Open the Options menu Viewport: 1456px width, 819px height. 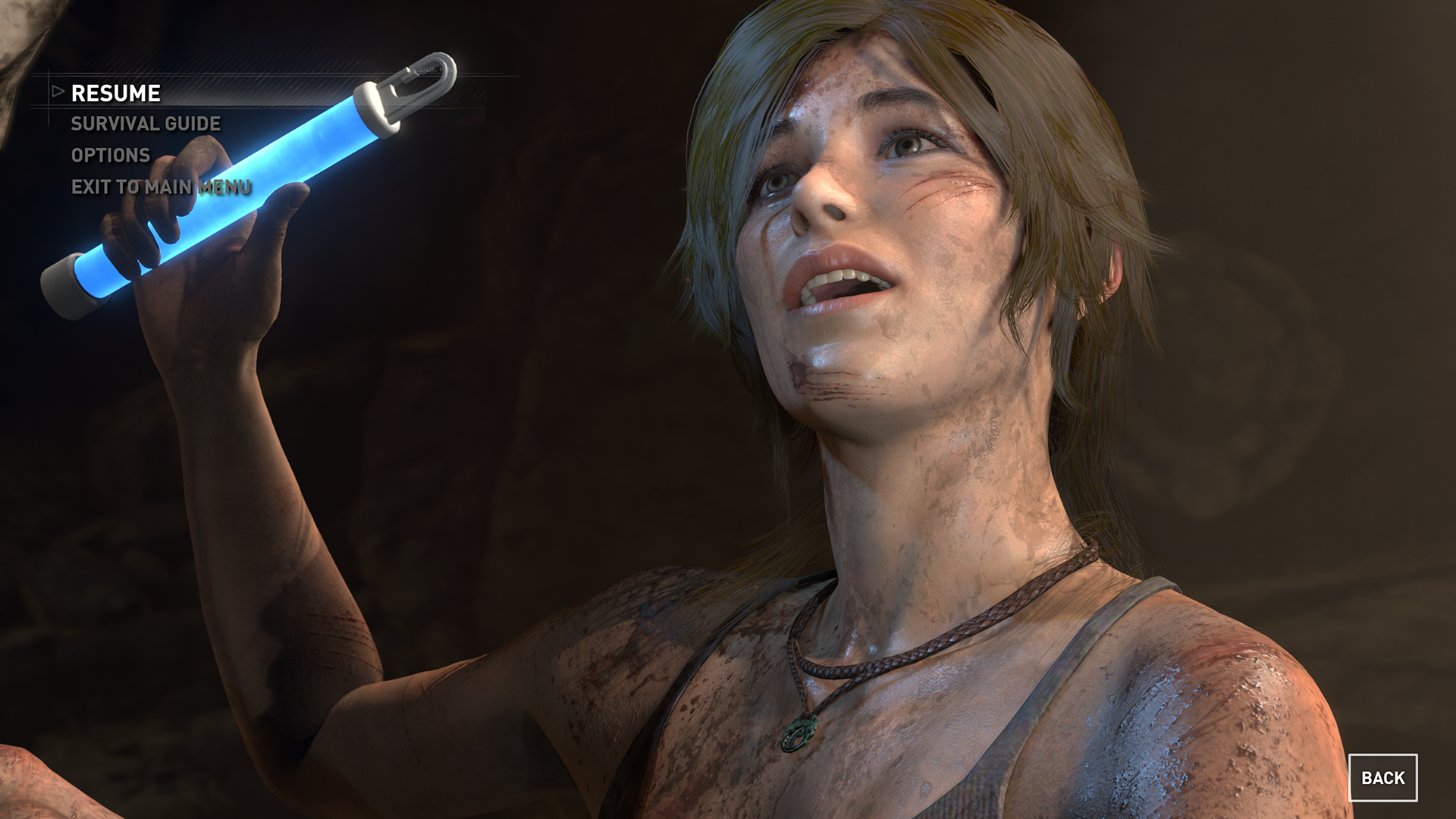(111, 155)
